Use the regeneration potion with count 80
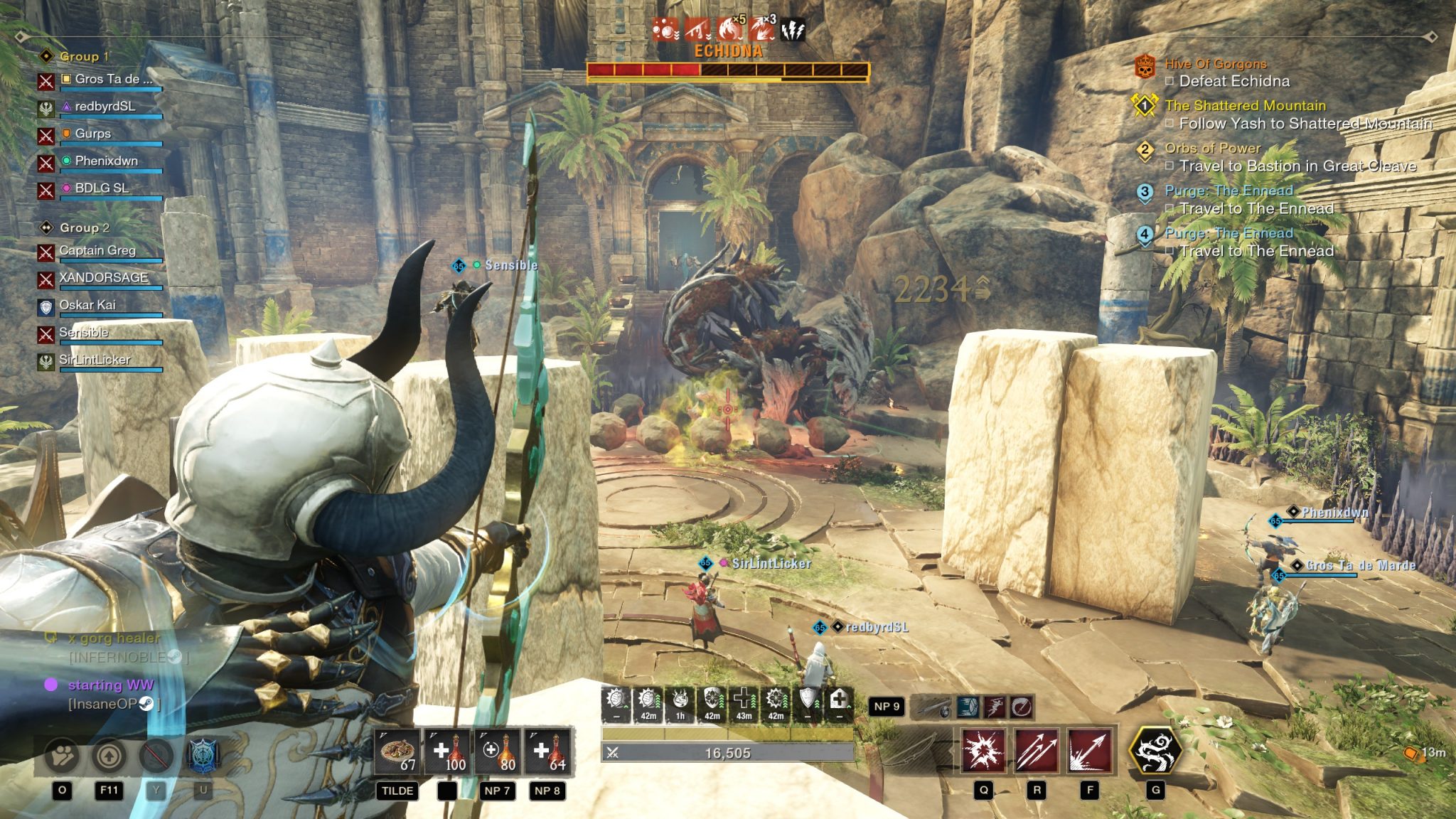The image size is (1456, 819). (497, 751)
